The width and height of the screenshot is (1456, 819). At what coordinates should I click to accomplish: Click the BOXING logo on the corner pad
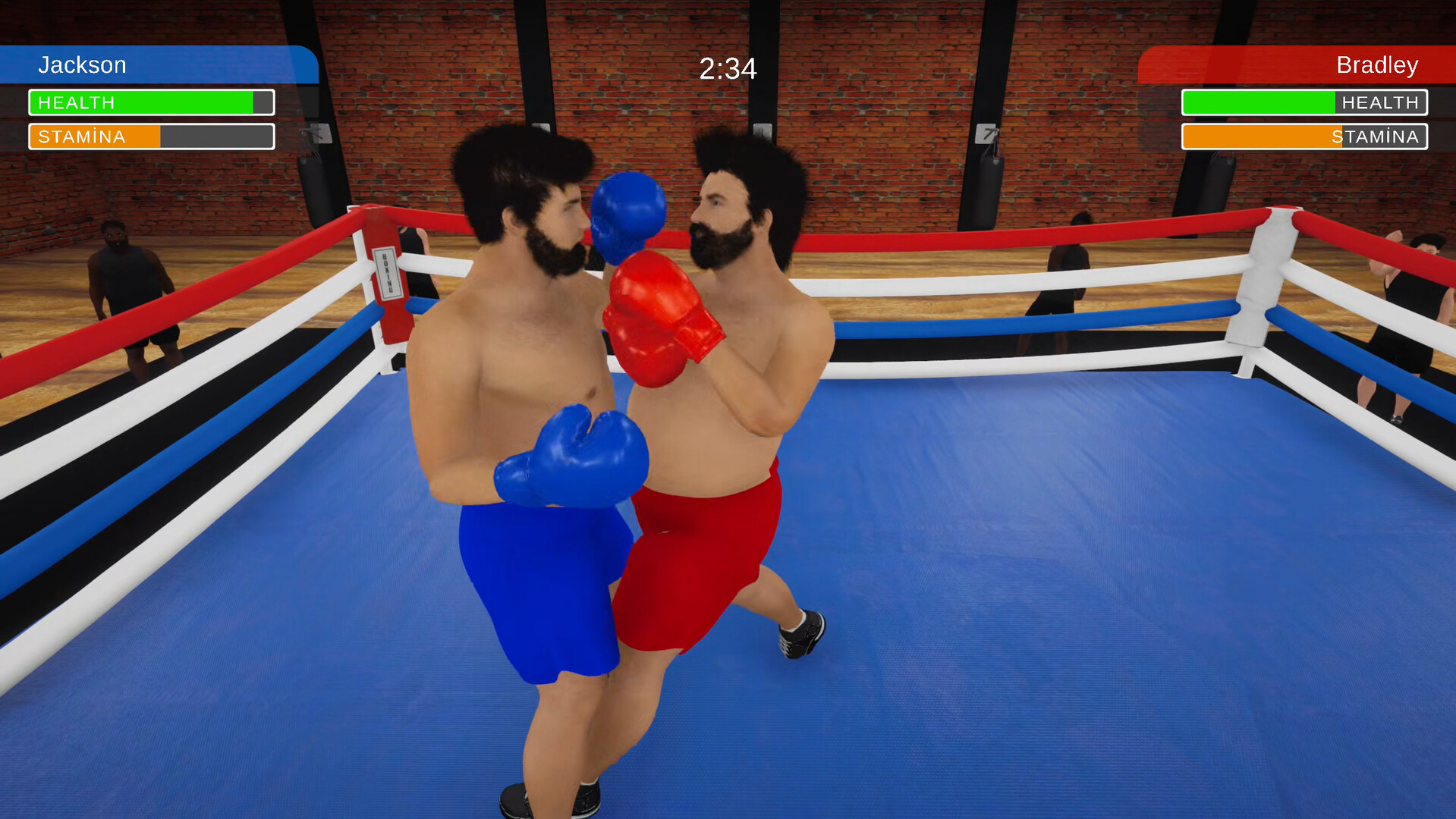[388, 273]
